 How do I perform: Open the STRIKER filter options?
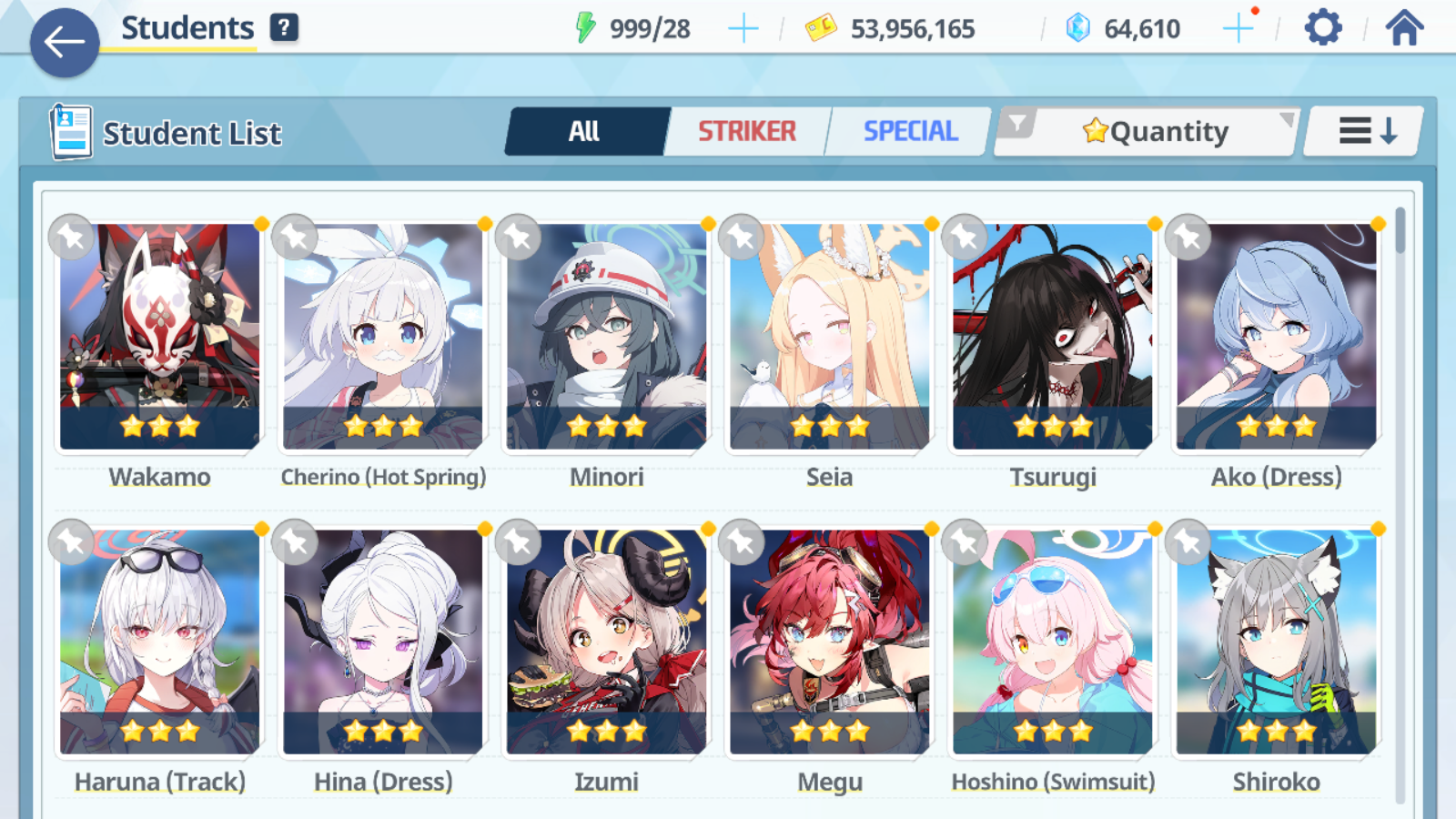click(746, 131)
